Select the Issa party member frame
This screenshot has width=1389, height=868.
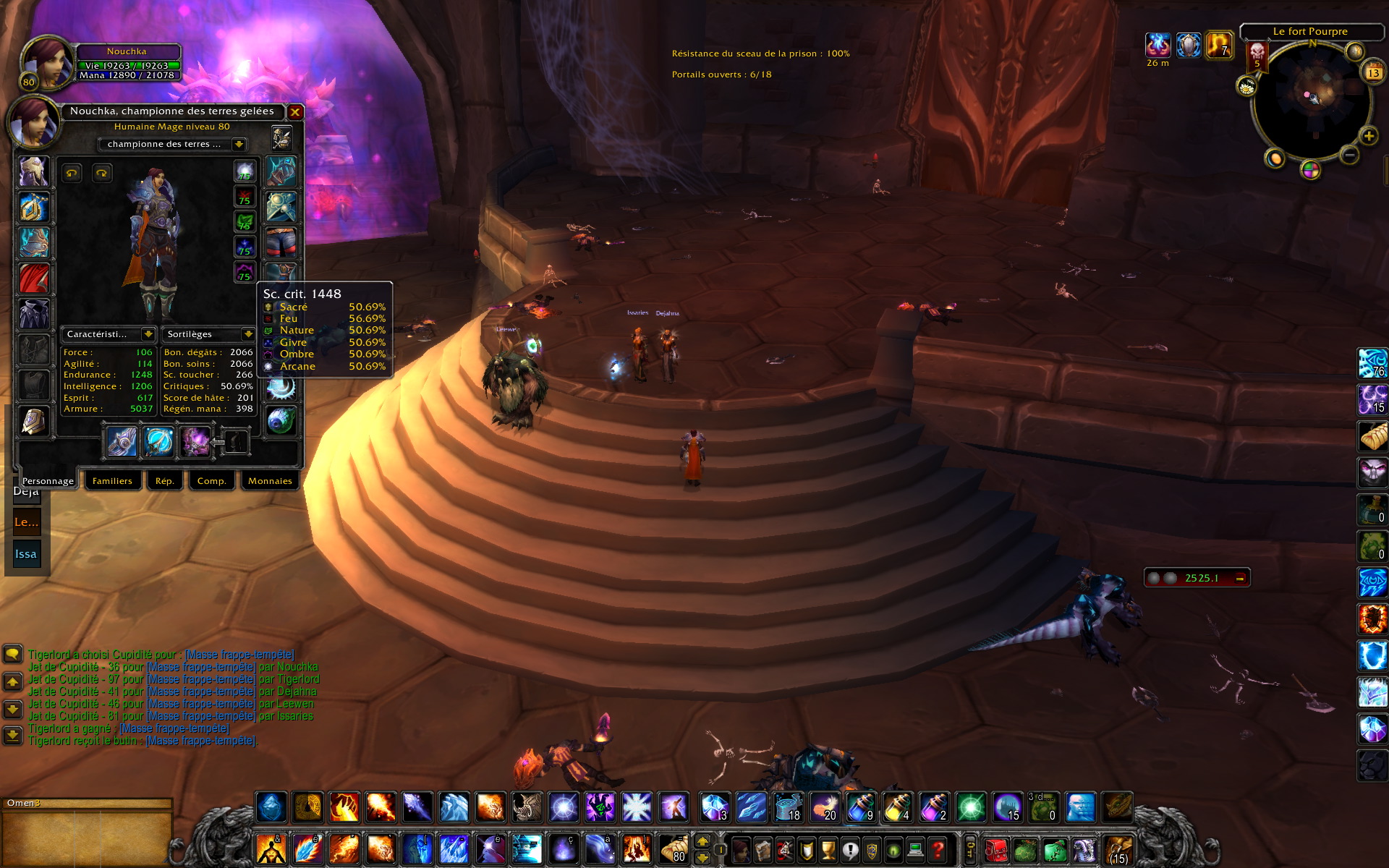point(26,554)
